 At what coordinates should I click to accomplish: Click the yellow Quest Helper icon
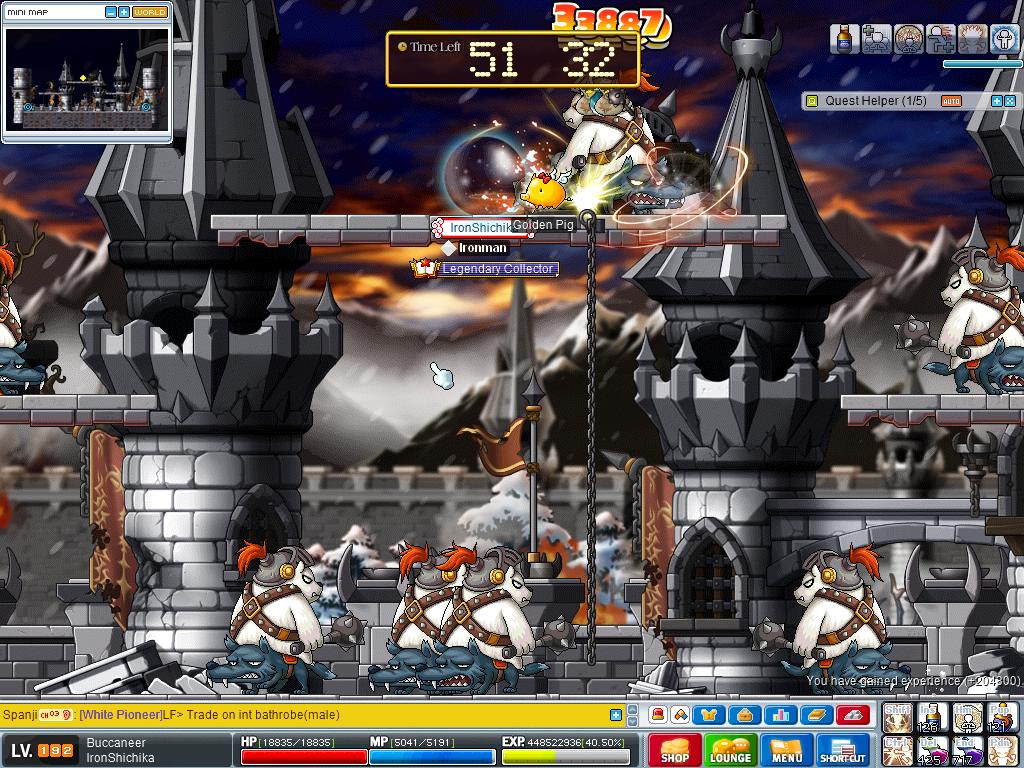click(813, 101)
